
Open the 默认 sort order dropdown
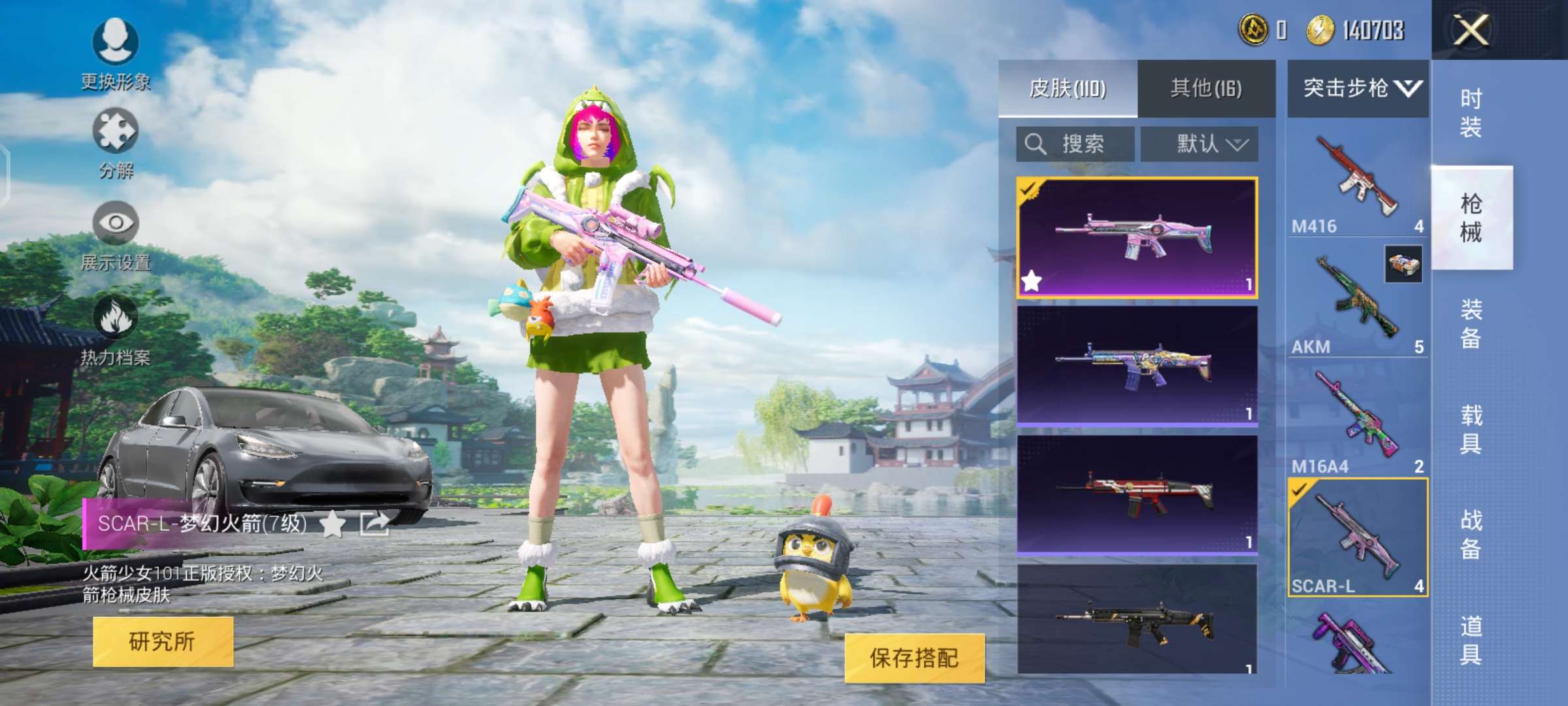point(1200,143)
